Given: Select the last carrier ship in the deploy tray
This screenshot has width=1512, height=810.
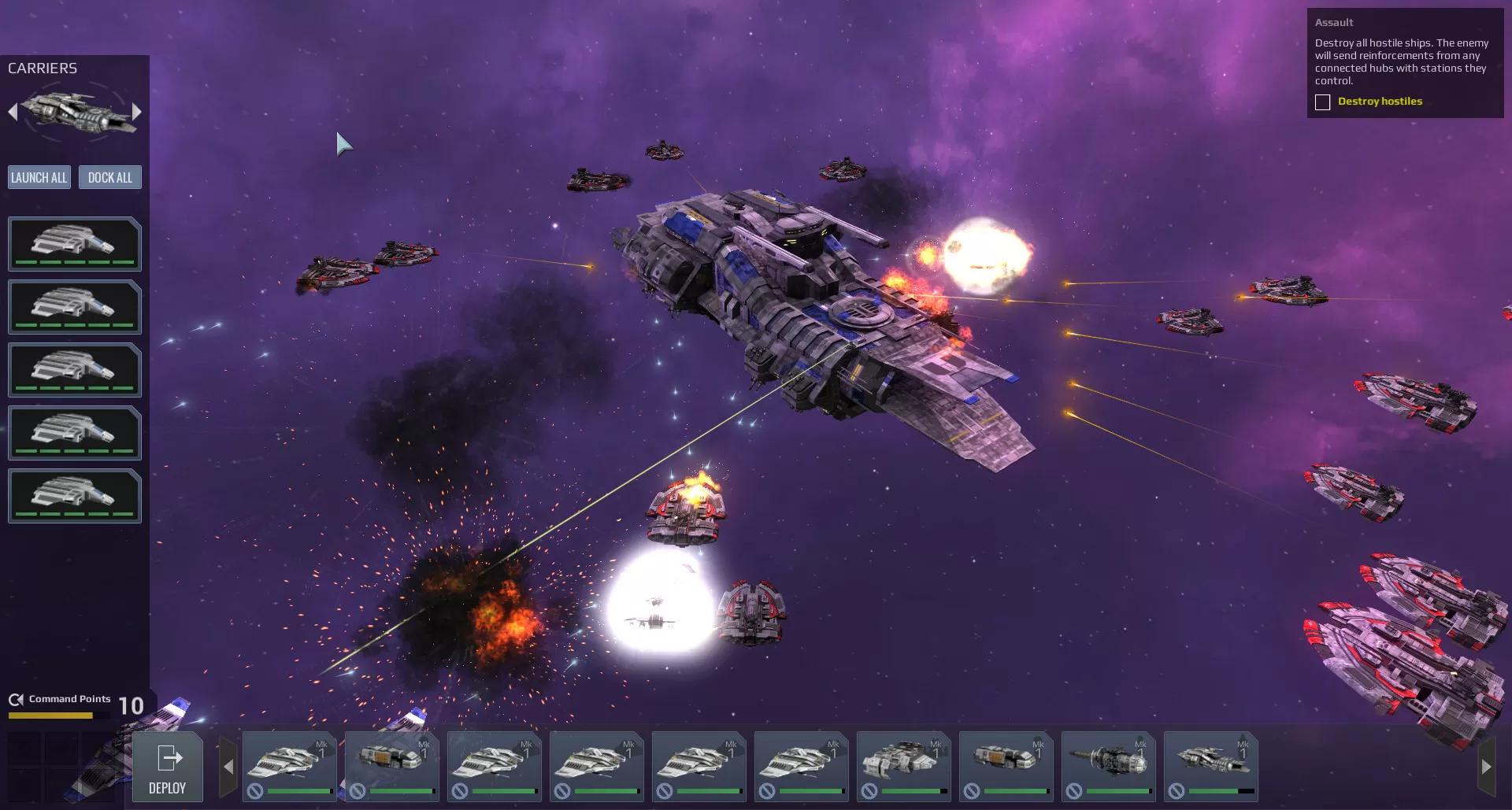Looking at the screenshot, I should pos(1211,765).
